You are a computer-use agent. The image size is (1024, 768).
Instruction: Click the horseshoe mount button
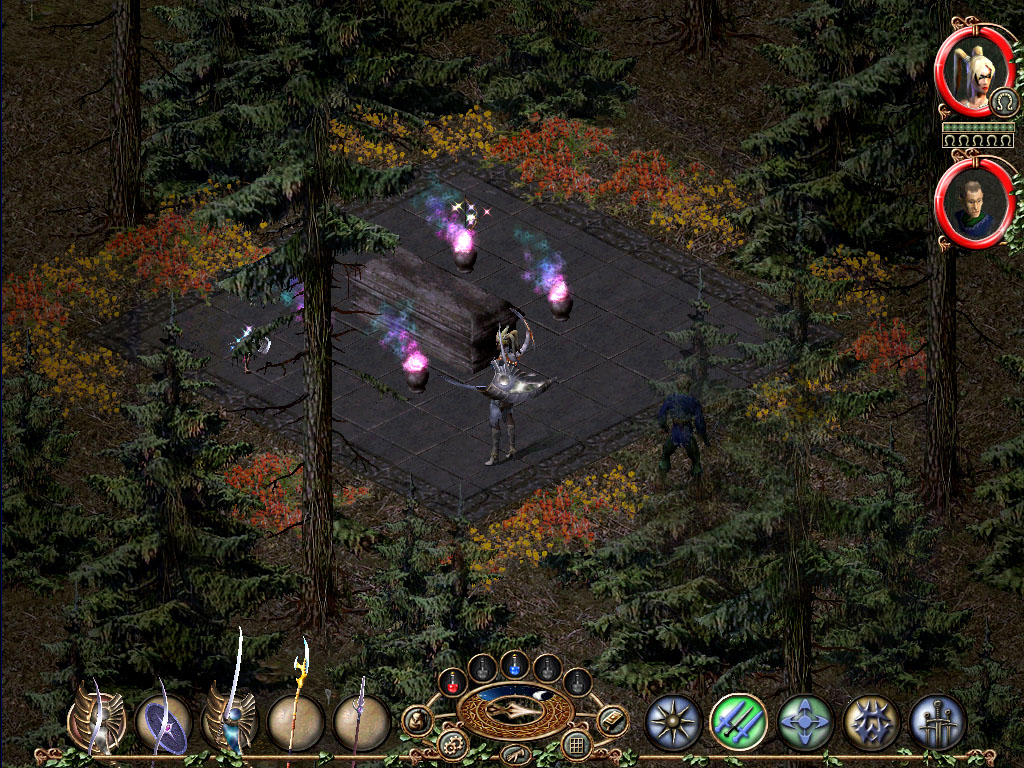1002,101
